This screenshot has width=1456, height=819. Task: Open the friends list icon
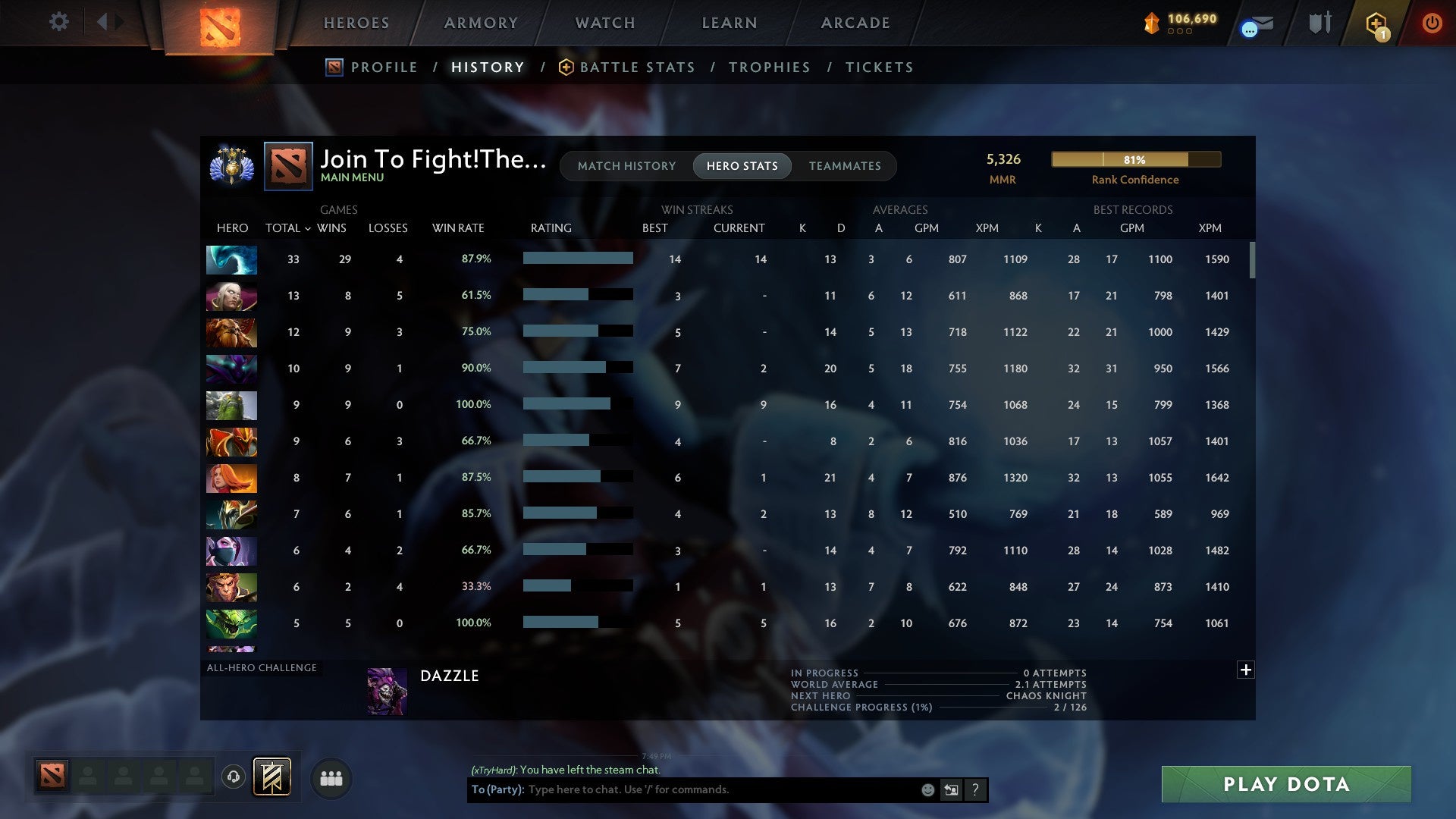pos(331,777)
